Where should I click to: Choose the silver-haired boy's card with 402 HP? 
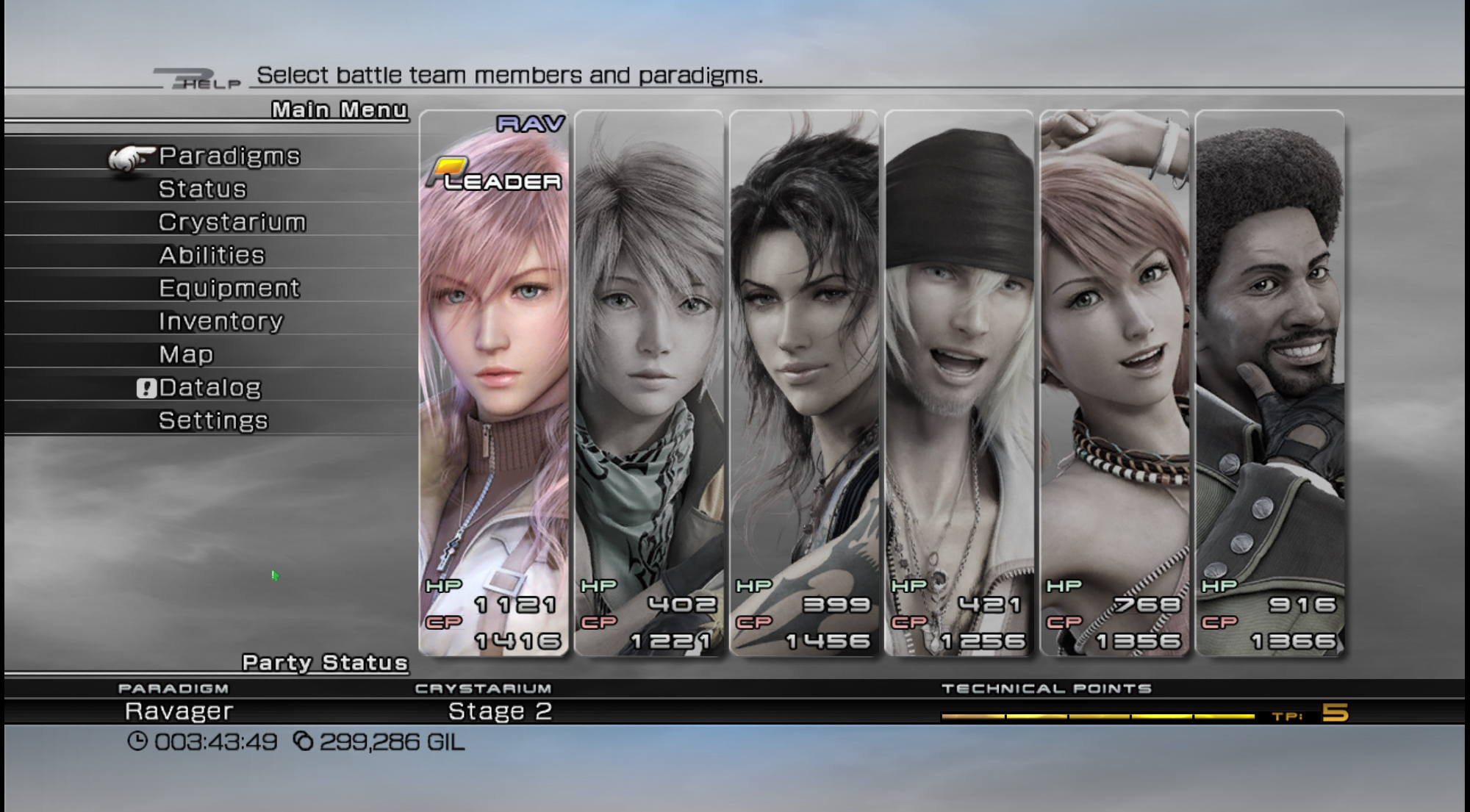pyautogui.click(x=649, y=382)
